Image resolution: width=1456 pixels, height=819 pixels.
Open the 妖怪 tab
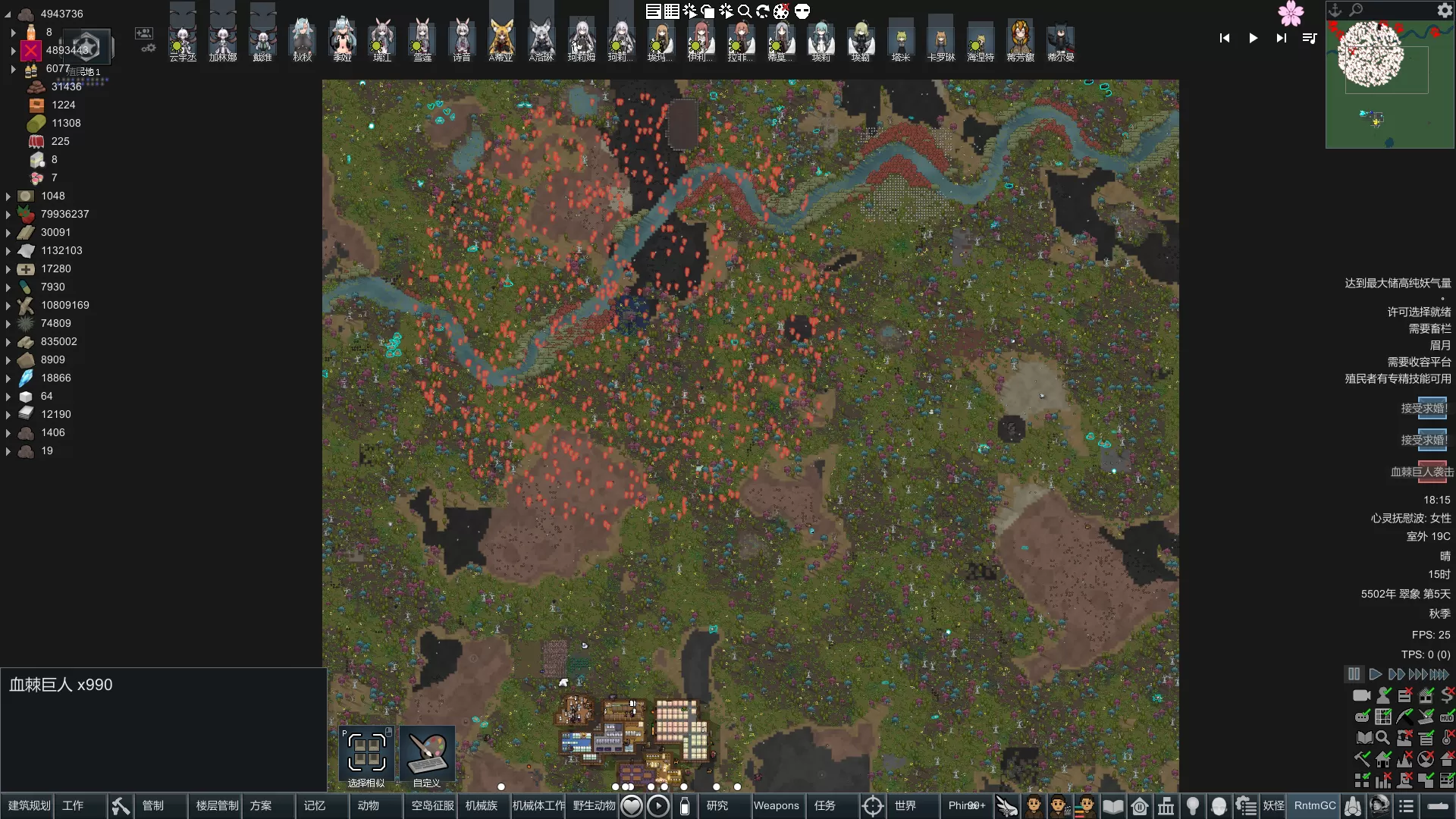click(1273, 805)
